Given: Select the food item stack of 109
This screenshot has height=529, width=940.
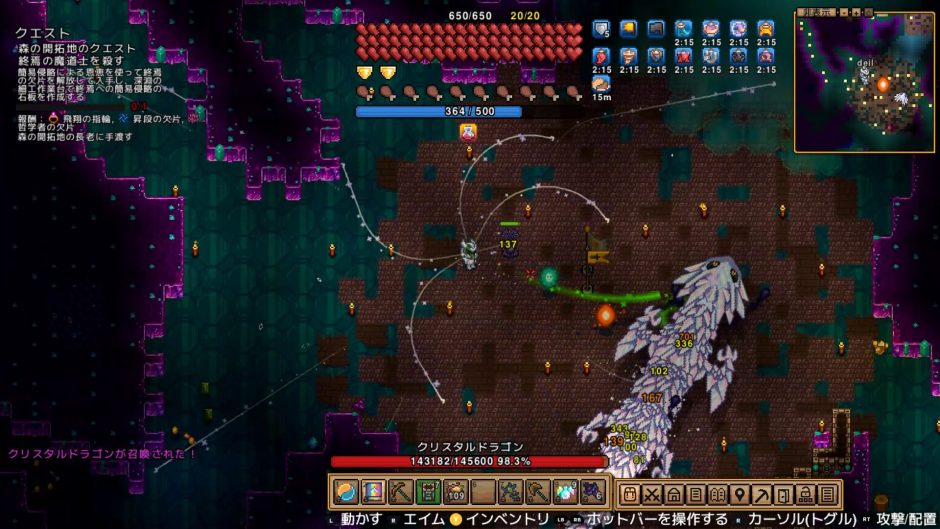Looking at the screenshot, I should (456, 492).
